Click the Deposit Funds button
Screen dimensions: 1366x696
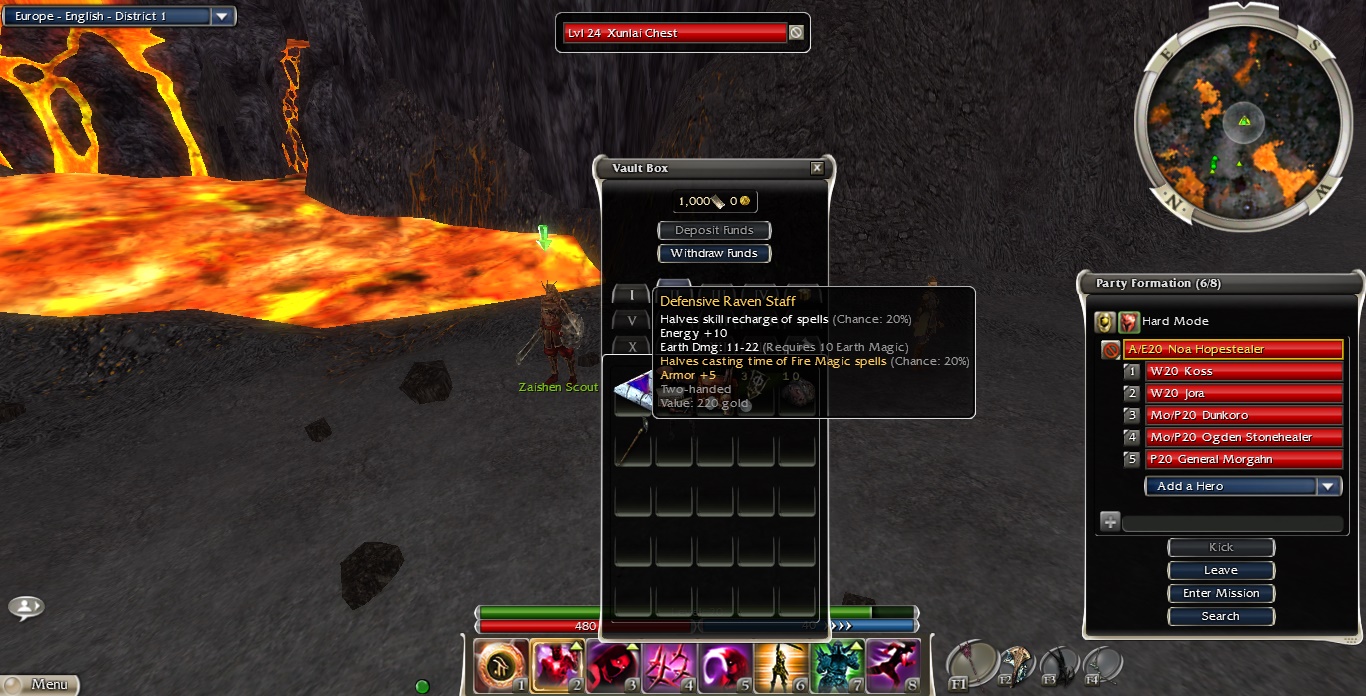coord(714,230)
